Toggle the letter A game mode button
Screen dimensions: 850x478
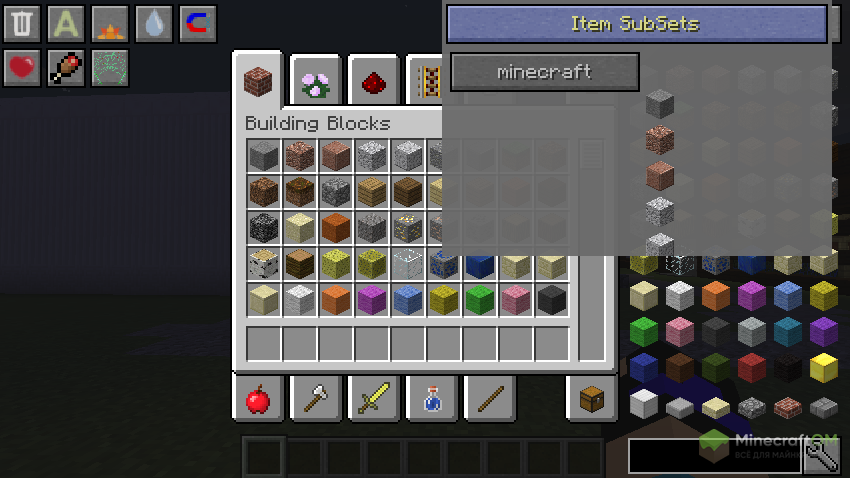(x=66, y=23)
